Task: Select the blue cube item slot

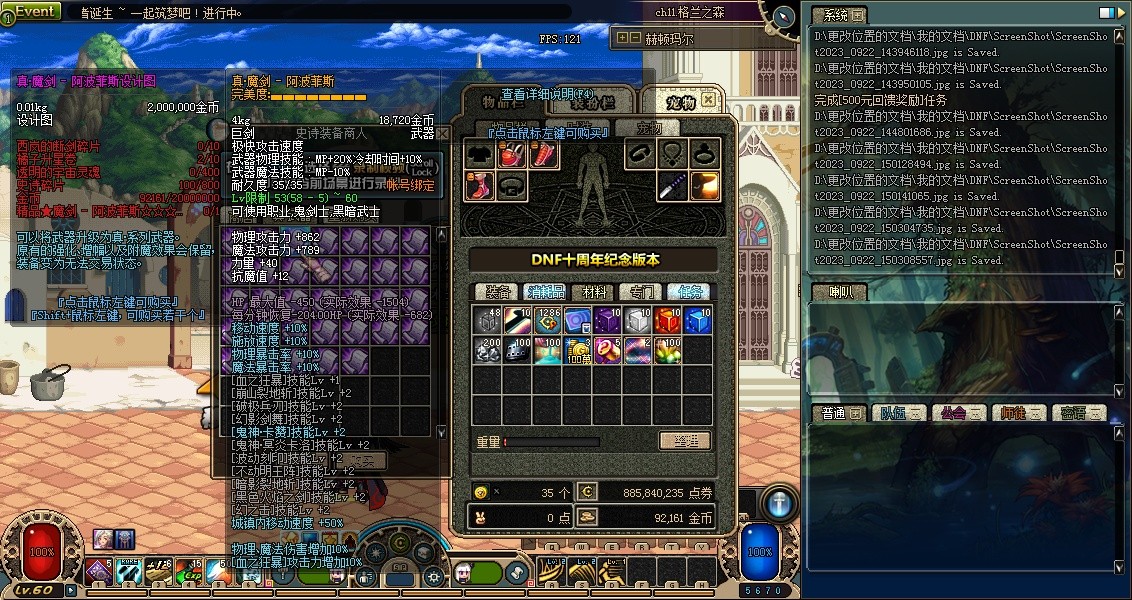Action: [697, 320]
